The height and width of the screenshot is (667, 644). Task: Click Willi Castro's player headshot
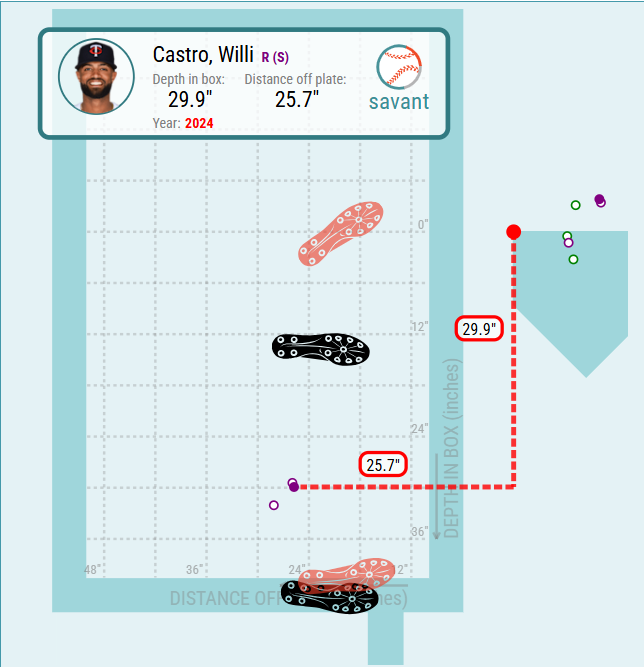tap(97, 77)
